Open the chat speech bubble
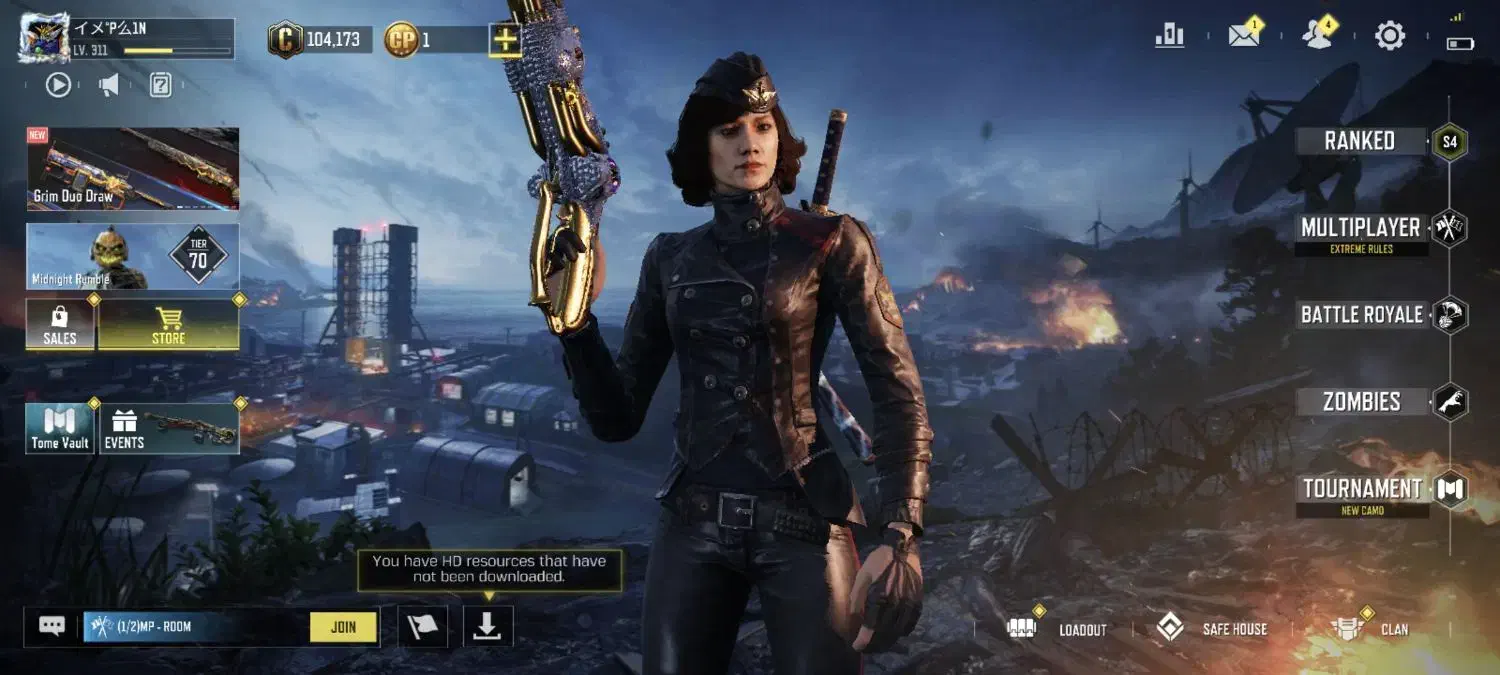The width and height of the screenshot is (1500, 675). [x=52, y=626]
